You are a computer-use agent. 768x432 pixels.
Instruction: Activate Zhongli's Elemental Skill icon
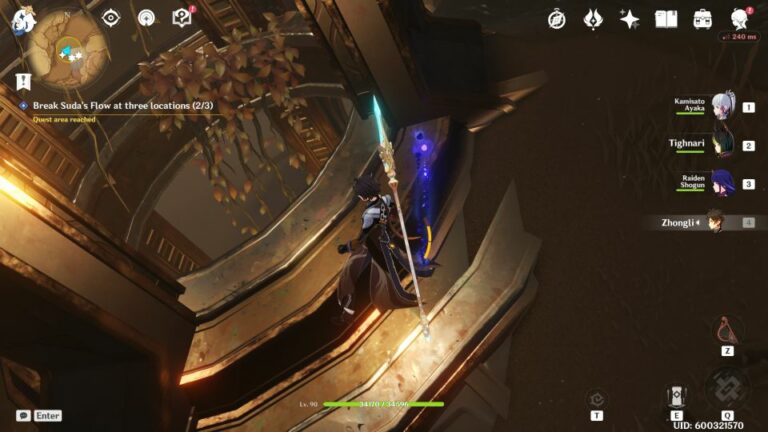676,394
